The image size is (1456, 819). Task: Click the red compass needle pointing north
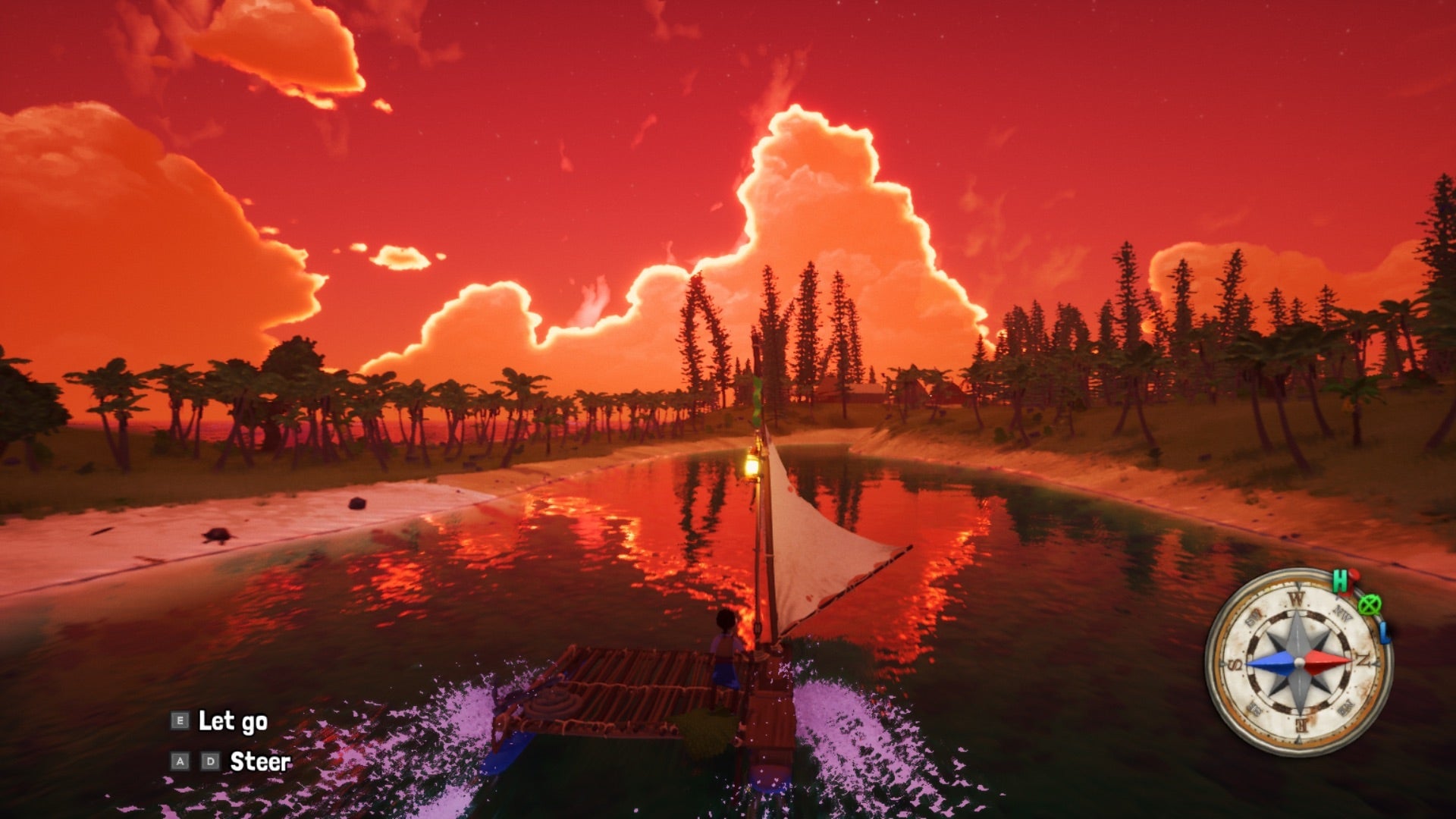(1329, 660)
